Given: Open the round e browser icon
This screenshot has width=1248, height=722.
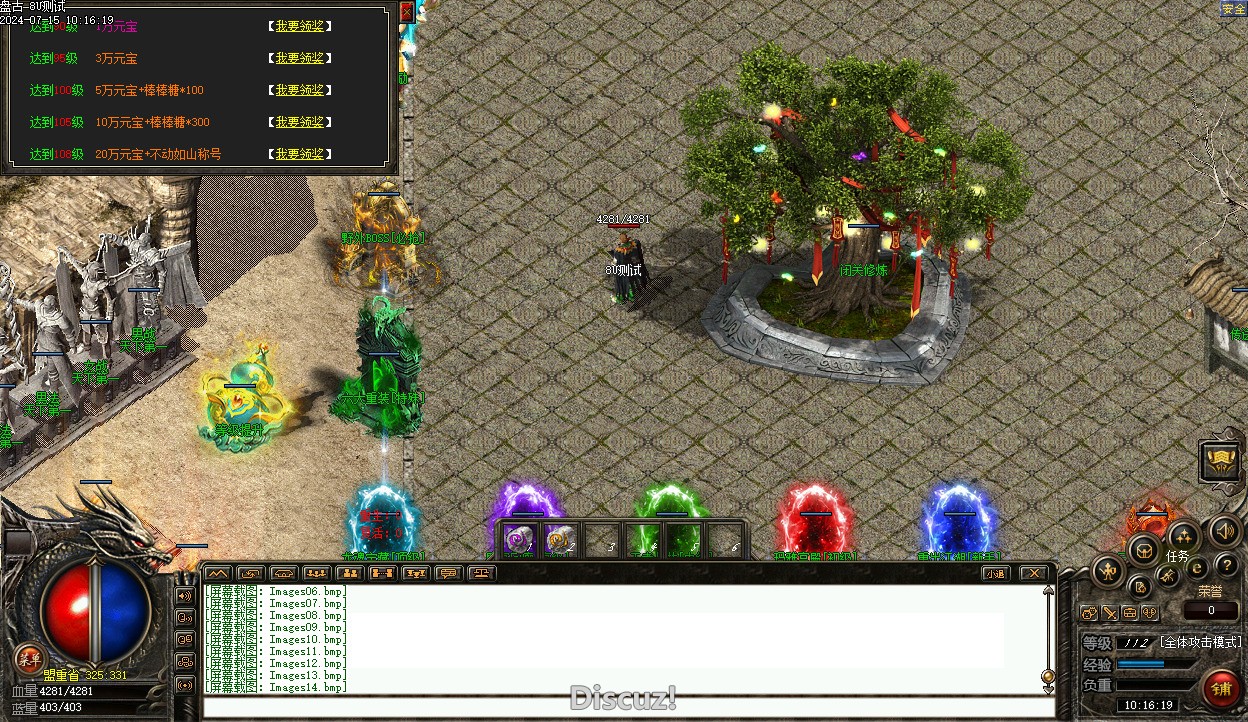Looking at the screenshot, I should point(1196,568).
